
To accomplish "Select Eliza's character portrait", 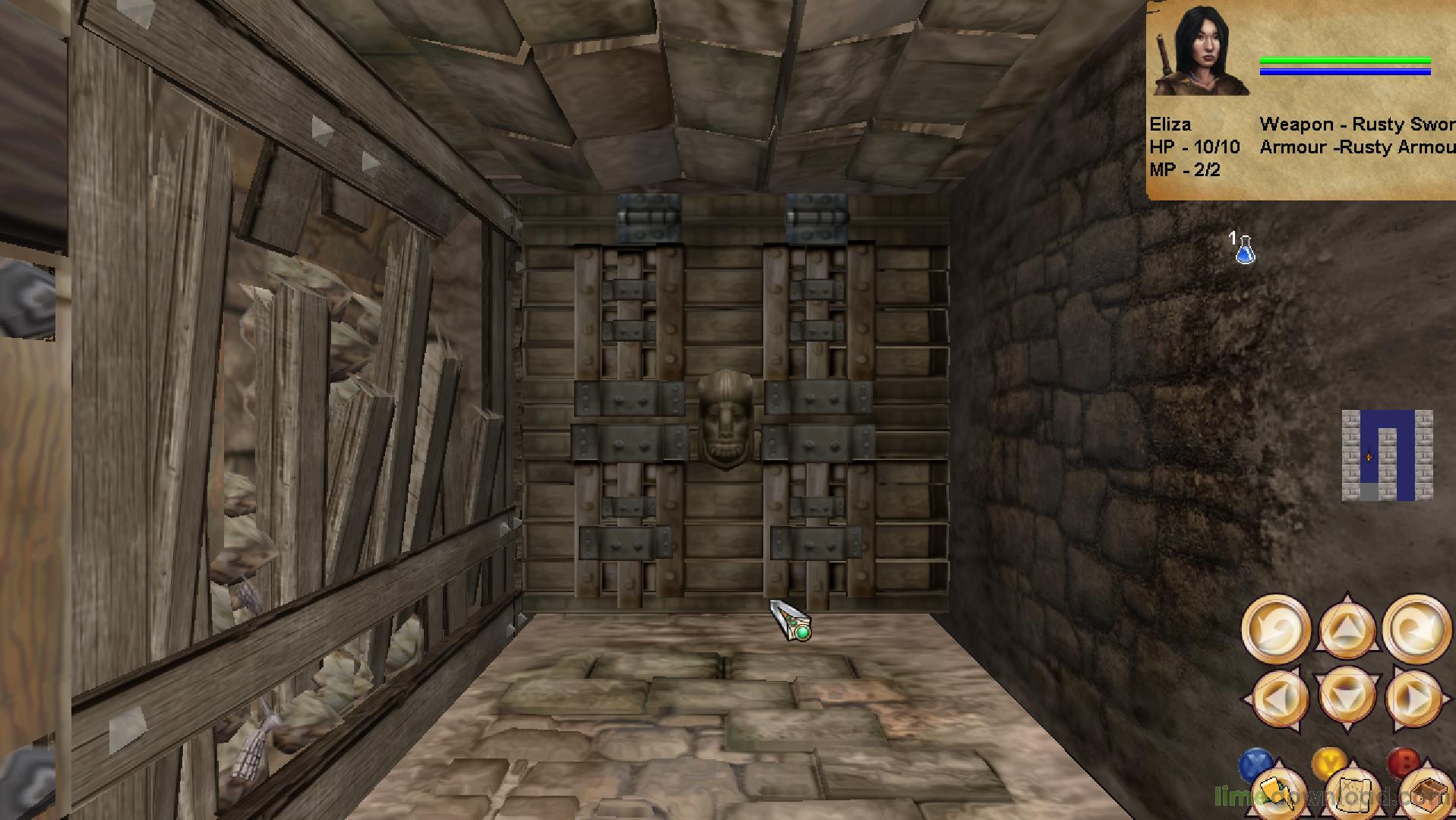I will coord(1201,52).
